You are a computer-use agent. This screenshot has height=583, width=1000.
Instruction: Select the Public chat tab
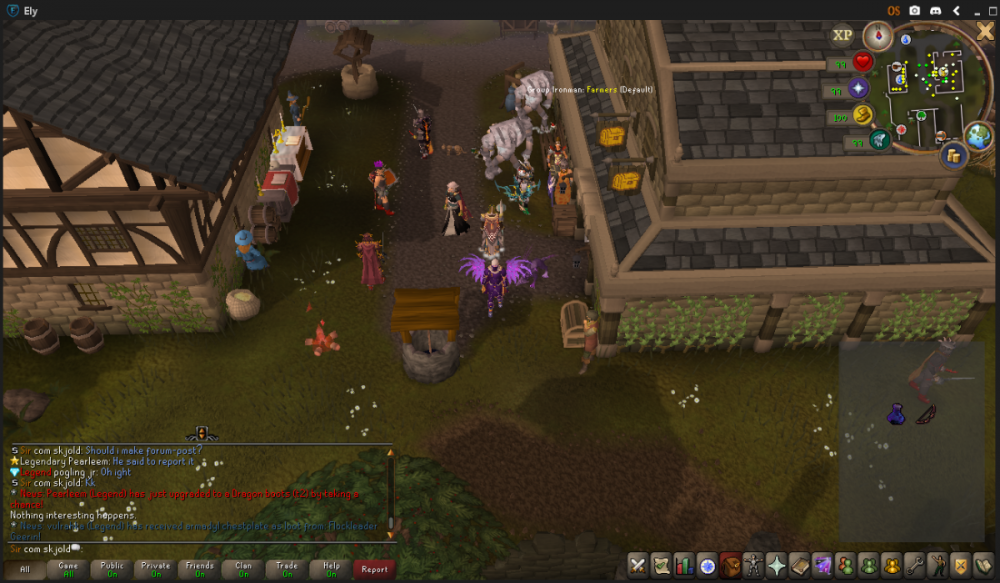pyautogui.click(x=112, y=569)
